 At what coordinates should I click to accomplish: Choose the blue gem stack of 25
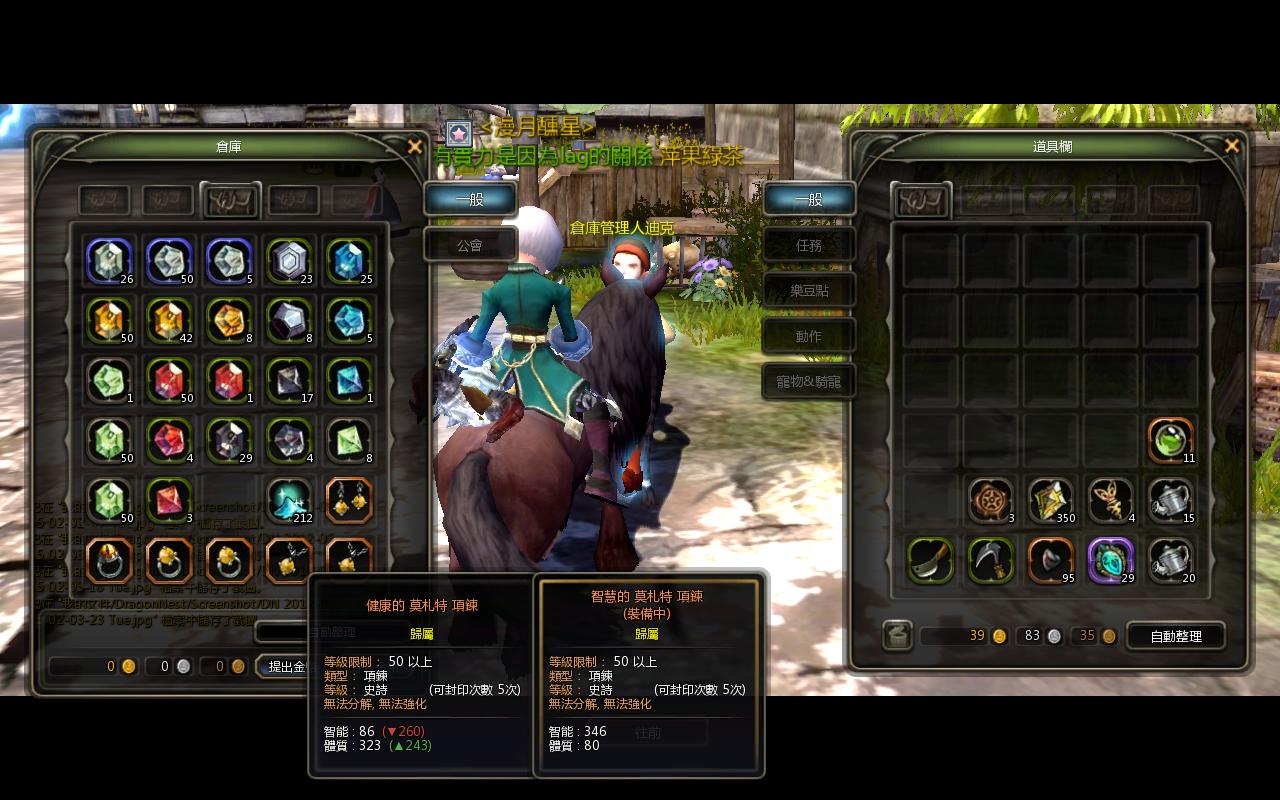(x=349, y=260)
